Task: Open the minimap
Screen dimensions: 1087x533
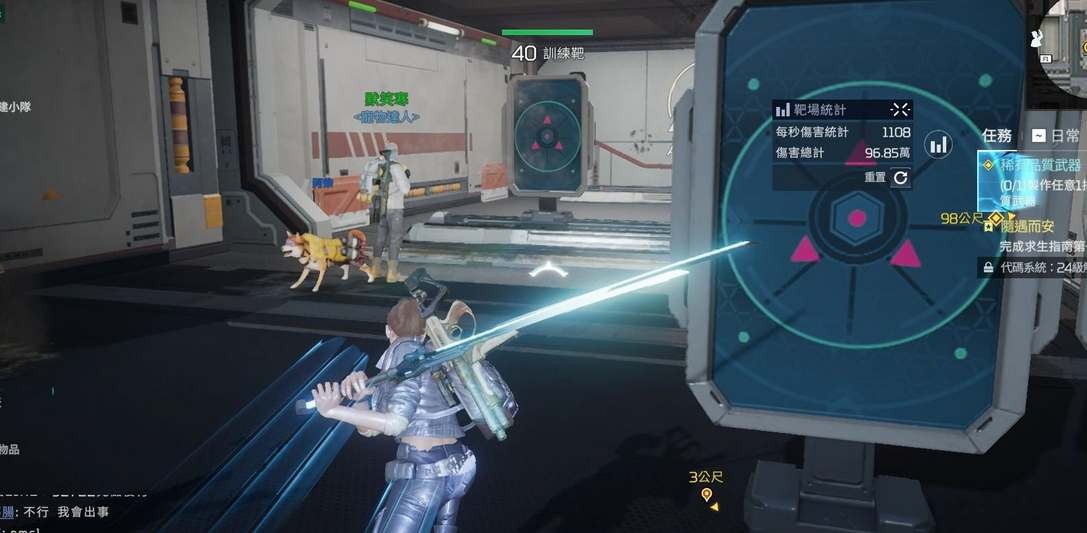Action: pos(1066,48)
